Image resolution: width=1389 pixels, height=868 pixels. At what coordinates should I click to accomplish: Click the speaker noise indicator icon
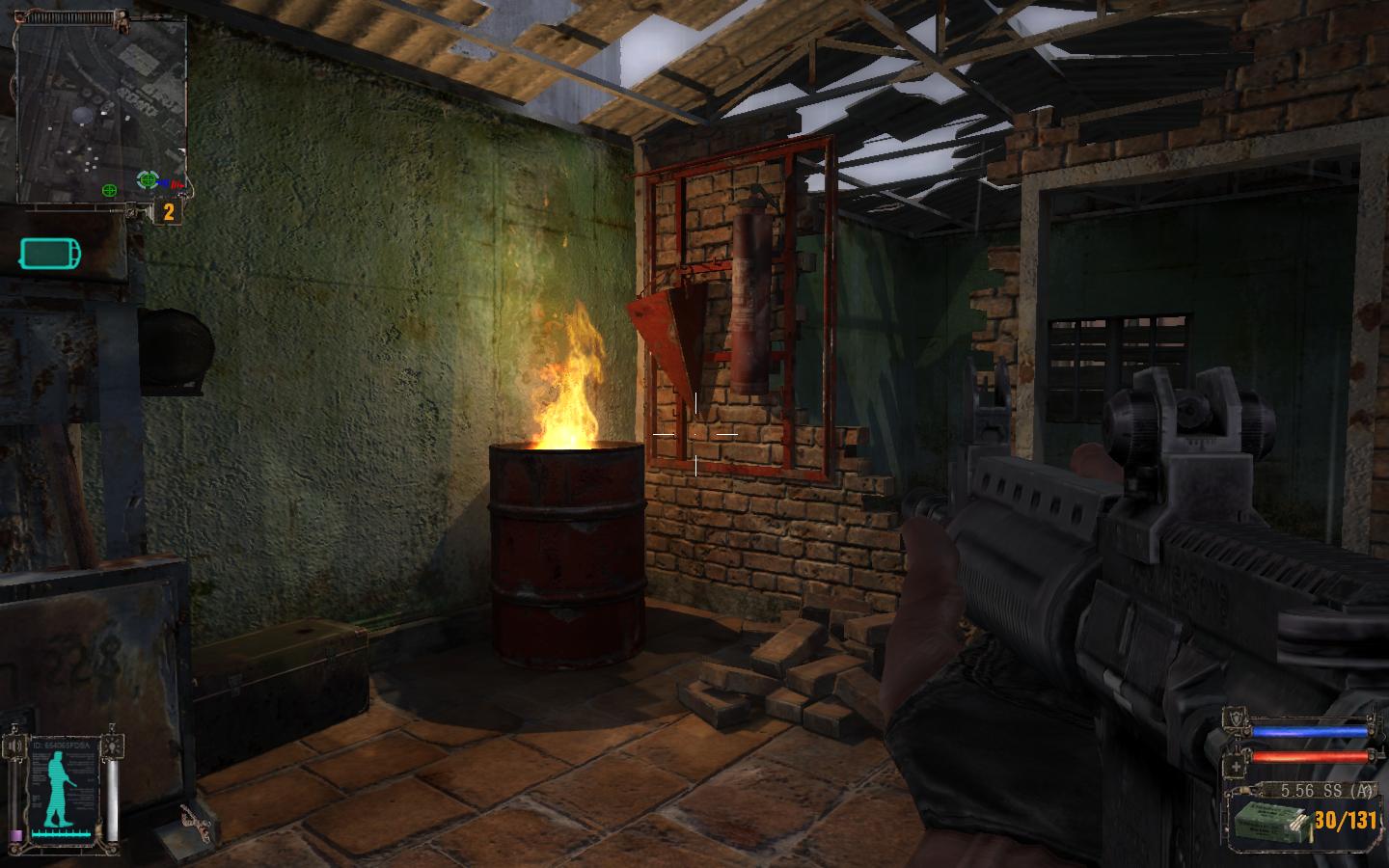tap(17, 746)
